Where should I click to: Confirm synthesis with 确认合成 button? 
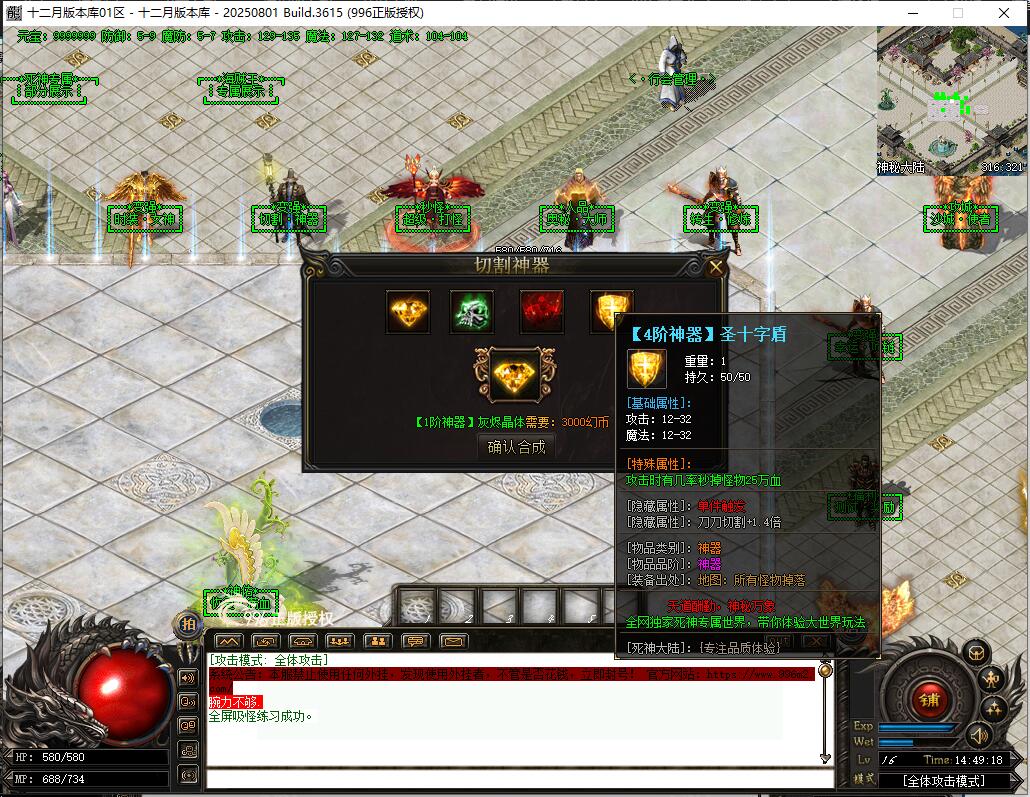(516, 447)
